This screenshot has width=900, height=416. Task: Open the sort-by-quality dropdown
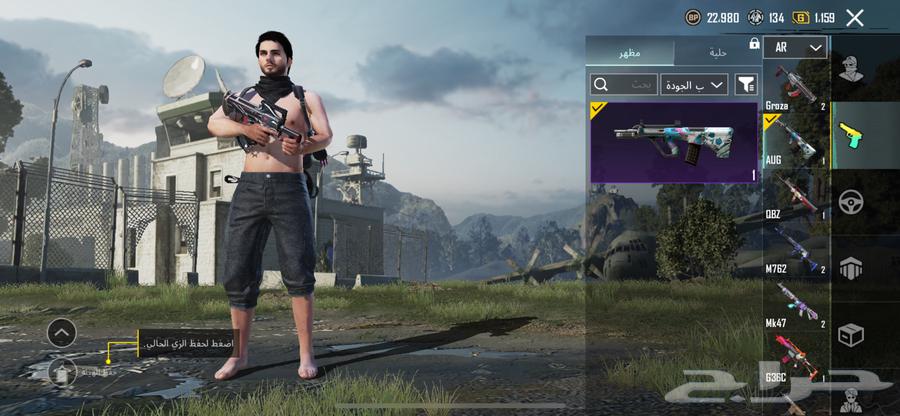pyautogui.click(x=694, y=84)
